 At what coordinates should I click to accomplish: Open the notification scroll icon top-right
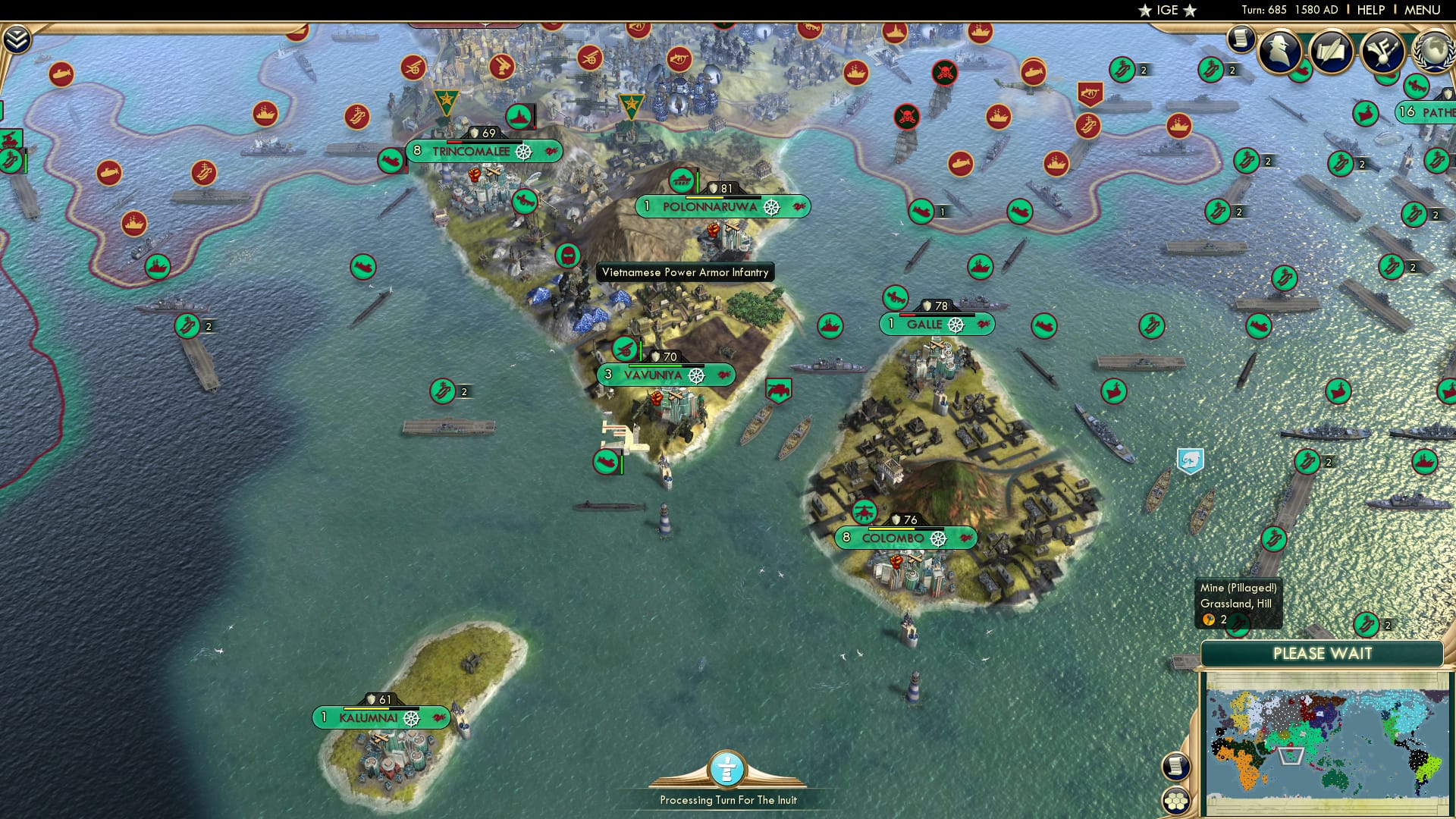click(1241, 39)
